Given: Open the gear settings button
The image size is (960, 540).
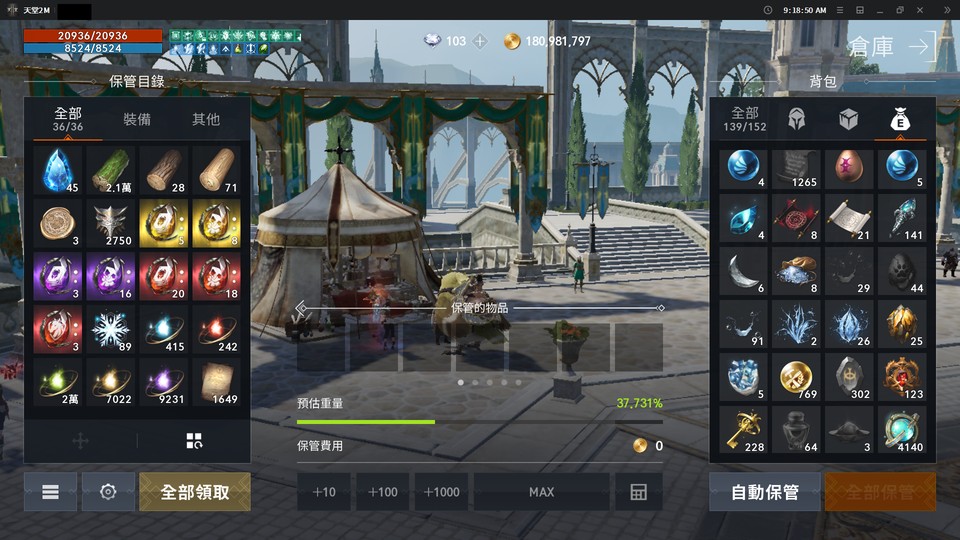Looking at the screenshot, I should (x=108, y=492).
